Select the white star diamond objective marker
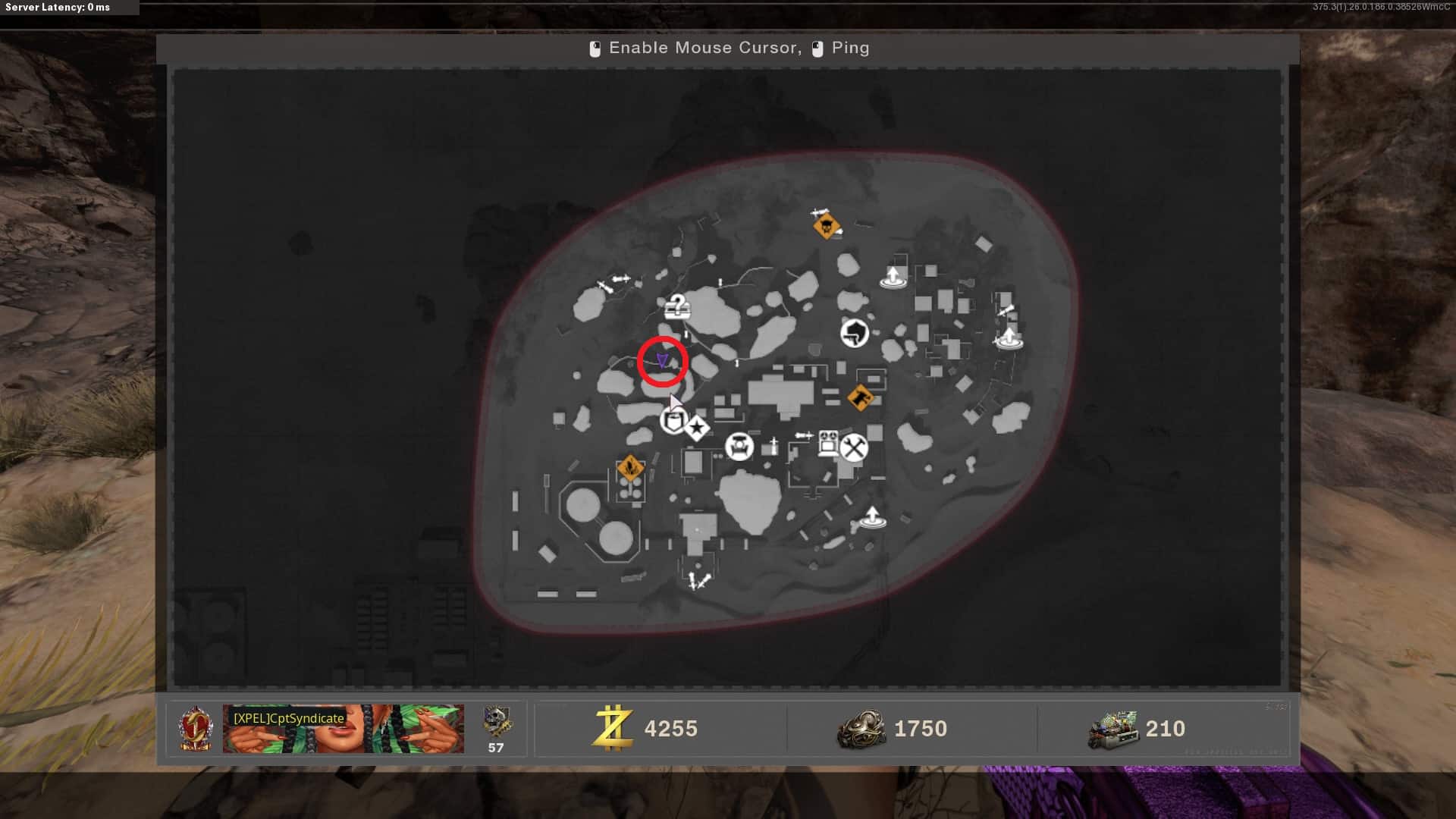1456x819 pixels. (x=697, y=428)
